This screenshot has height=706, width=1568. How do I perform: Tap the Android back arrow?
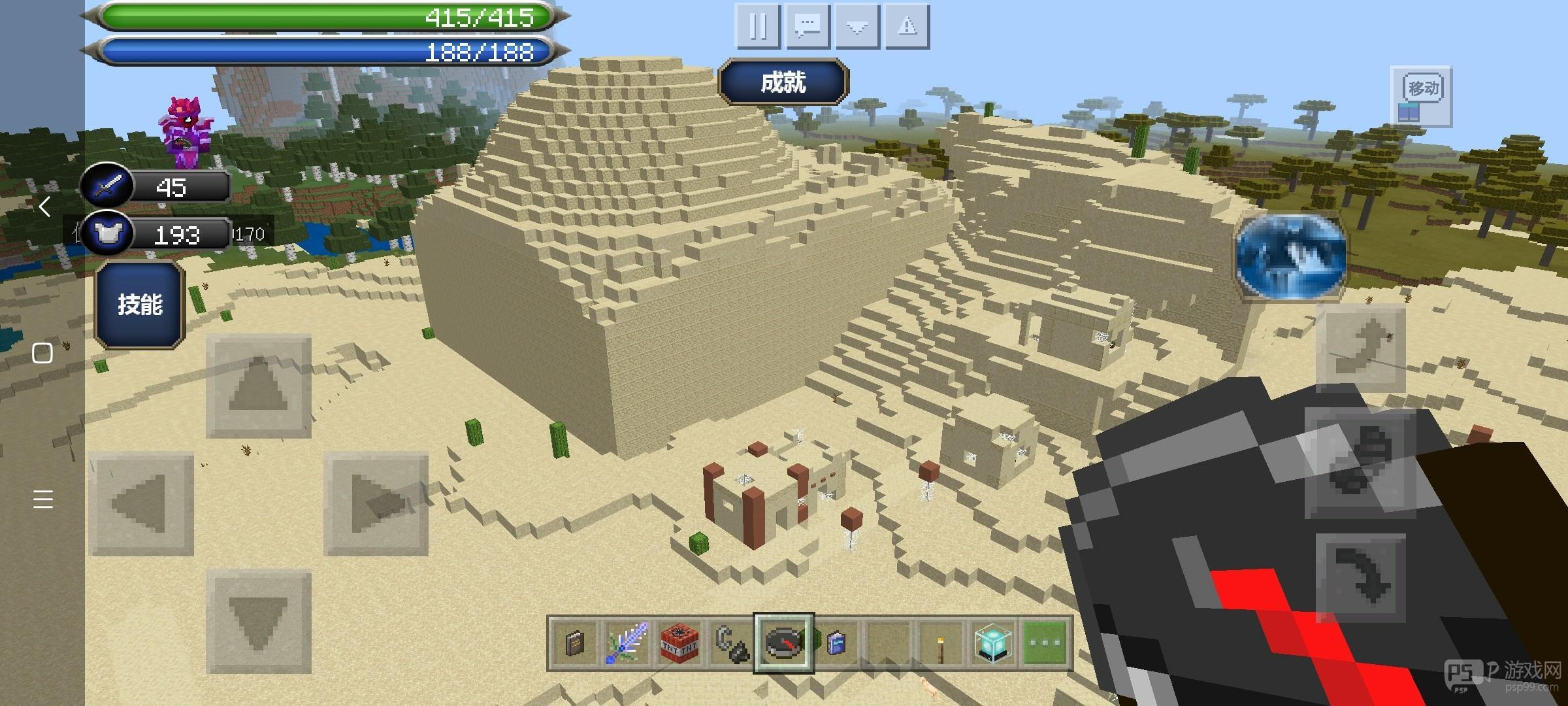click(x=43, y=207)
